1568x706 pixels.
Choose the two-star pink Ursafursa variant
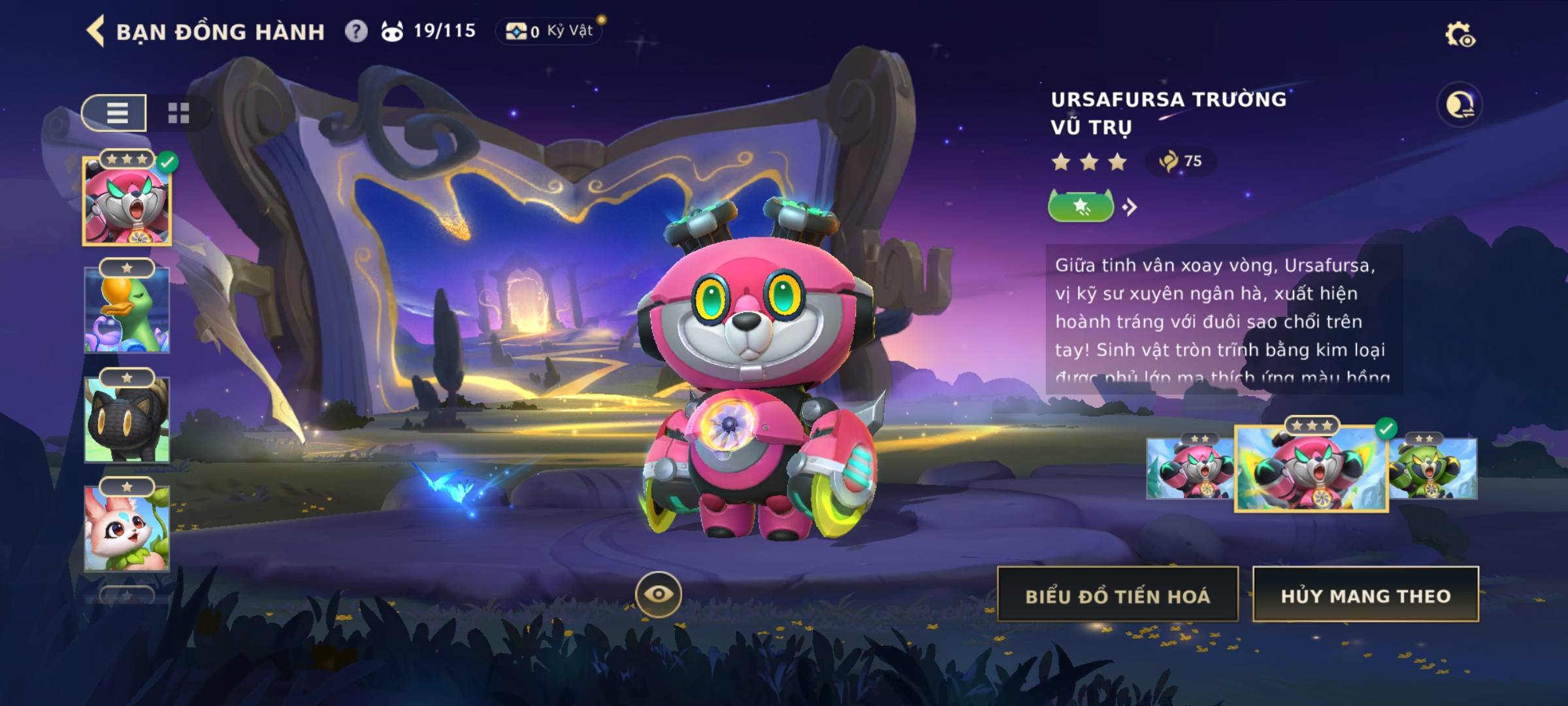[1190, 469]
